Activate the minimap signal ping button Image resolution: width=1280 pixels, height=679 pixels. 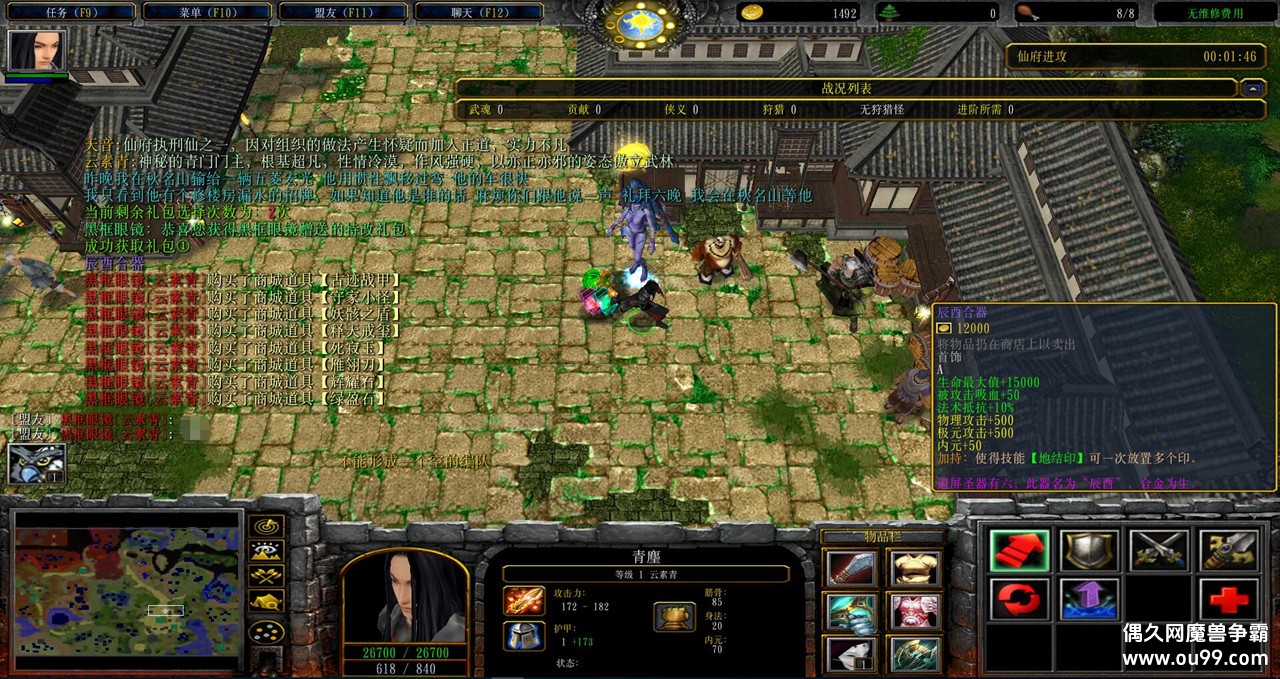click(x=266, y=526)
